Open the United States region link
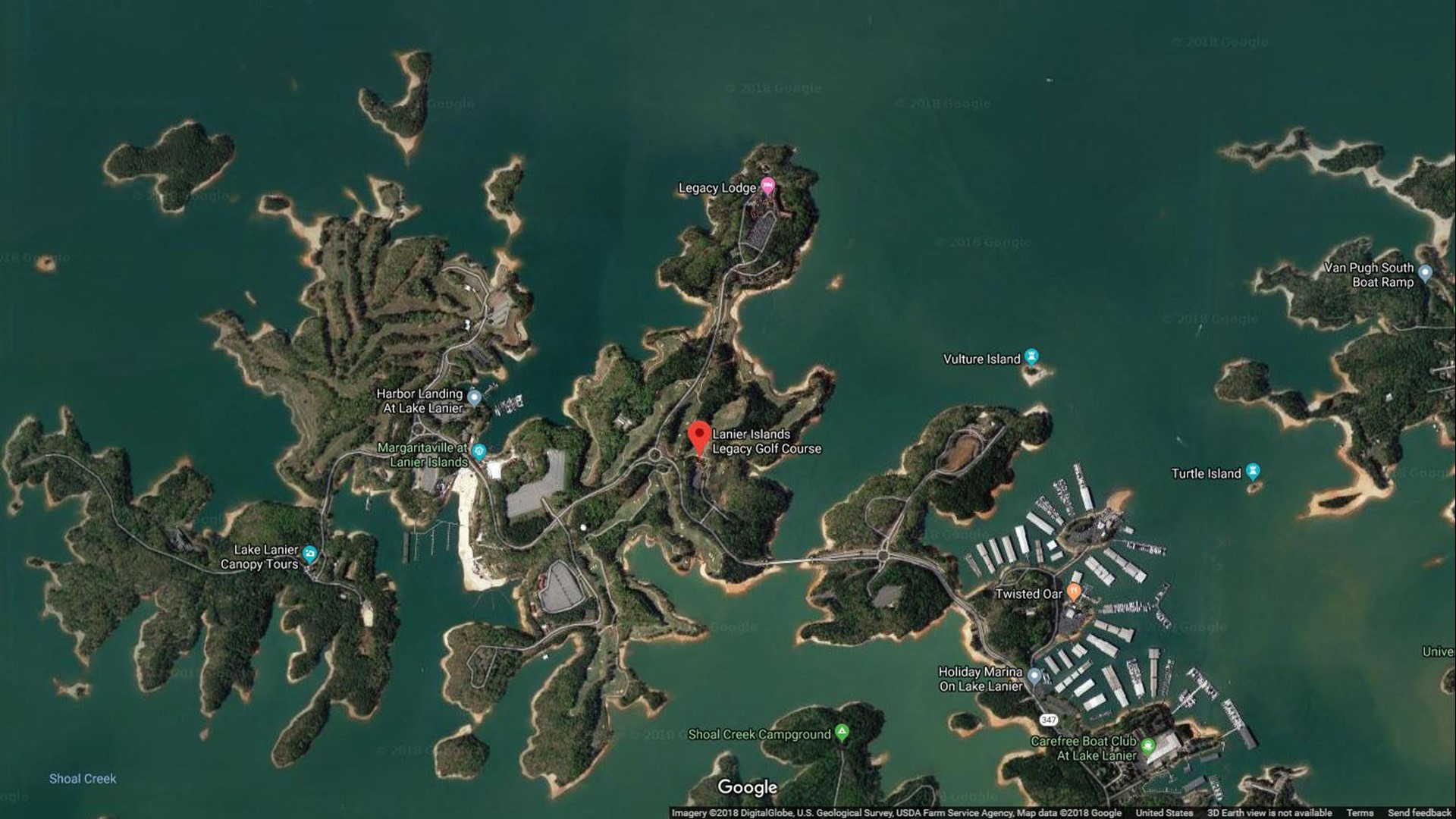The height and width of the screenshot is (819, 1456). tap(1164, 813)
